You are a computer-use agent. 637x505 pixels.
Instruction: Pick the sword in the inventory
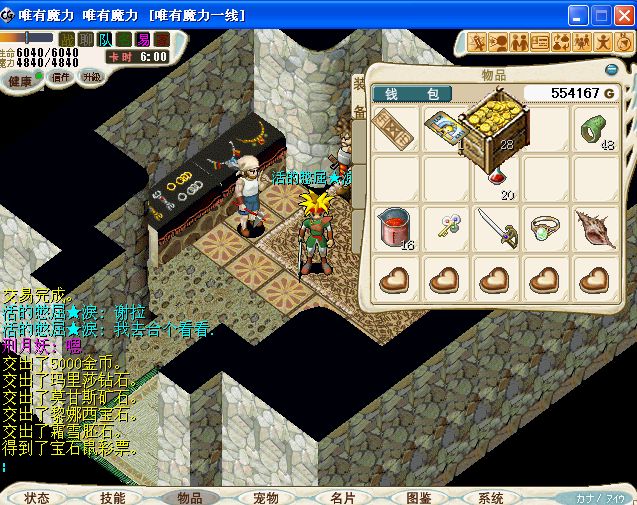click(x=495, y=227)
